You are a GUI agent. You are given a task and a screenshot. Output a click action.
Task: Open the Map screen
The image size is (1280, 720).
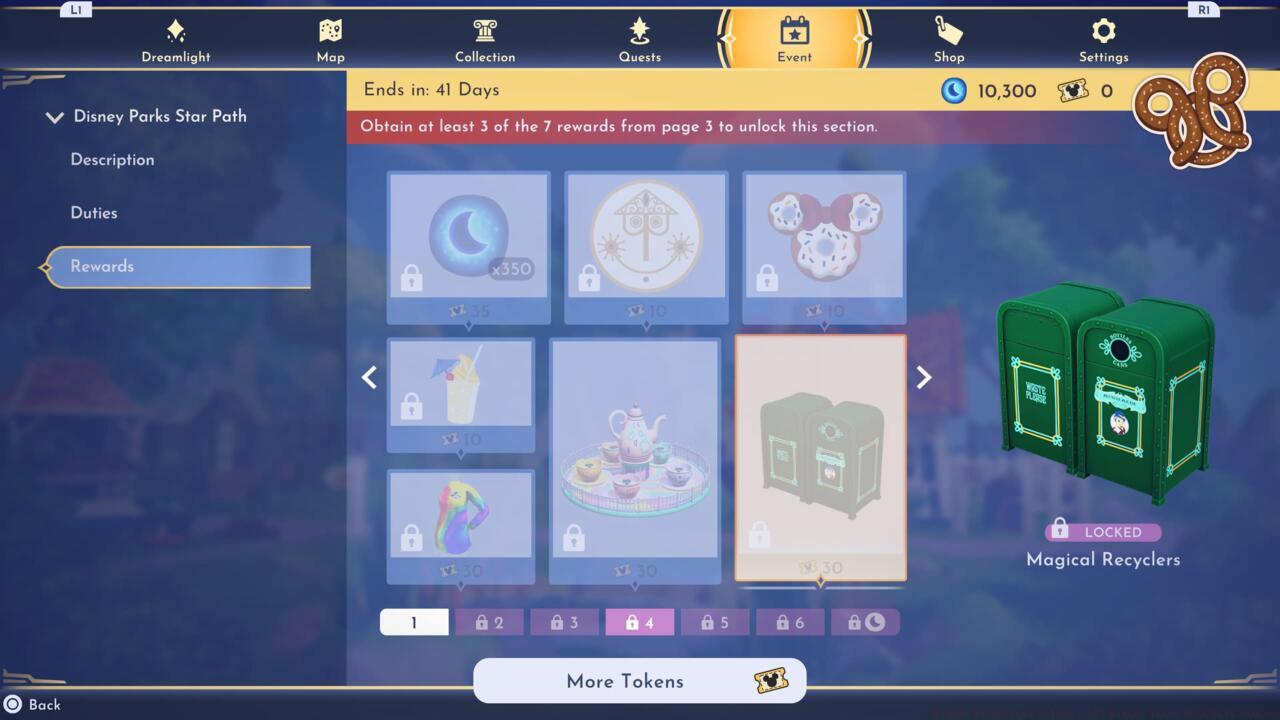pos(330,38)
